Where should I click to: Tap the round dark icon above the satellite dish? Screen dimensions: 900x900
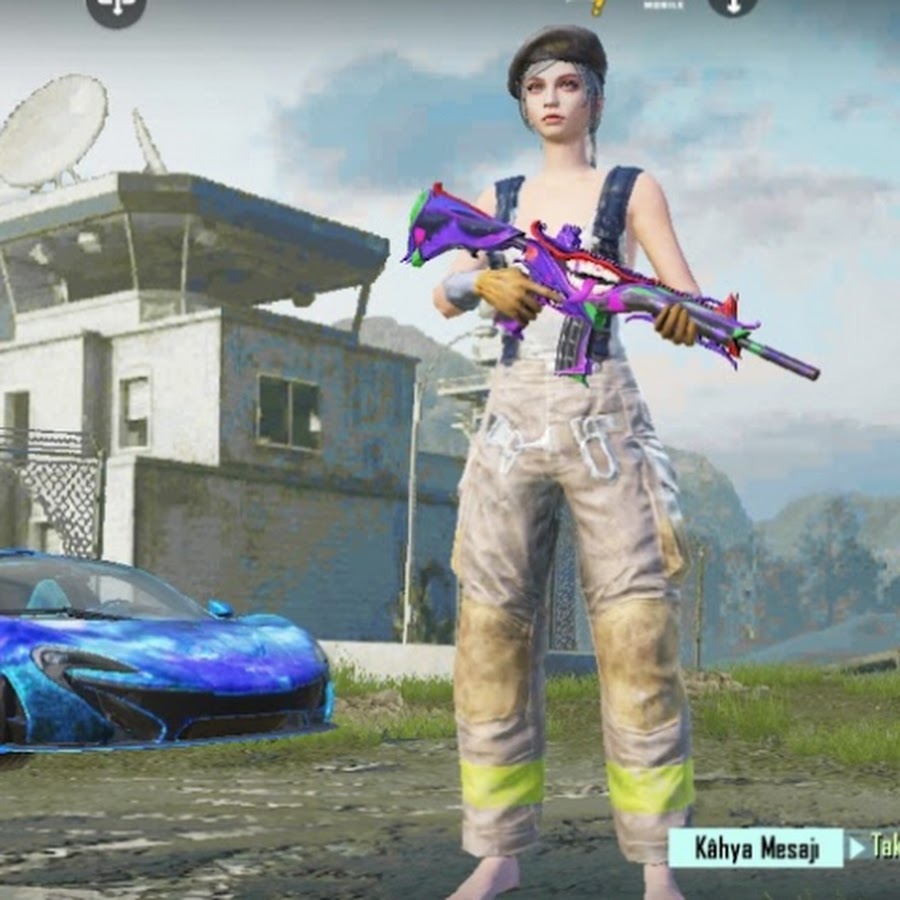coord(116,8)
